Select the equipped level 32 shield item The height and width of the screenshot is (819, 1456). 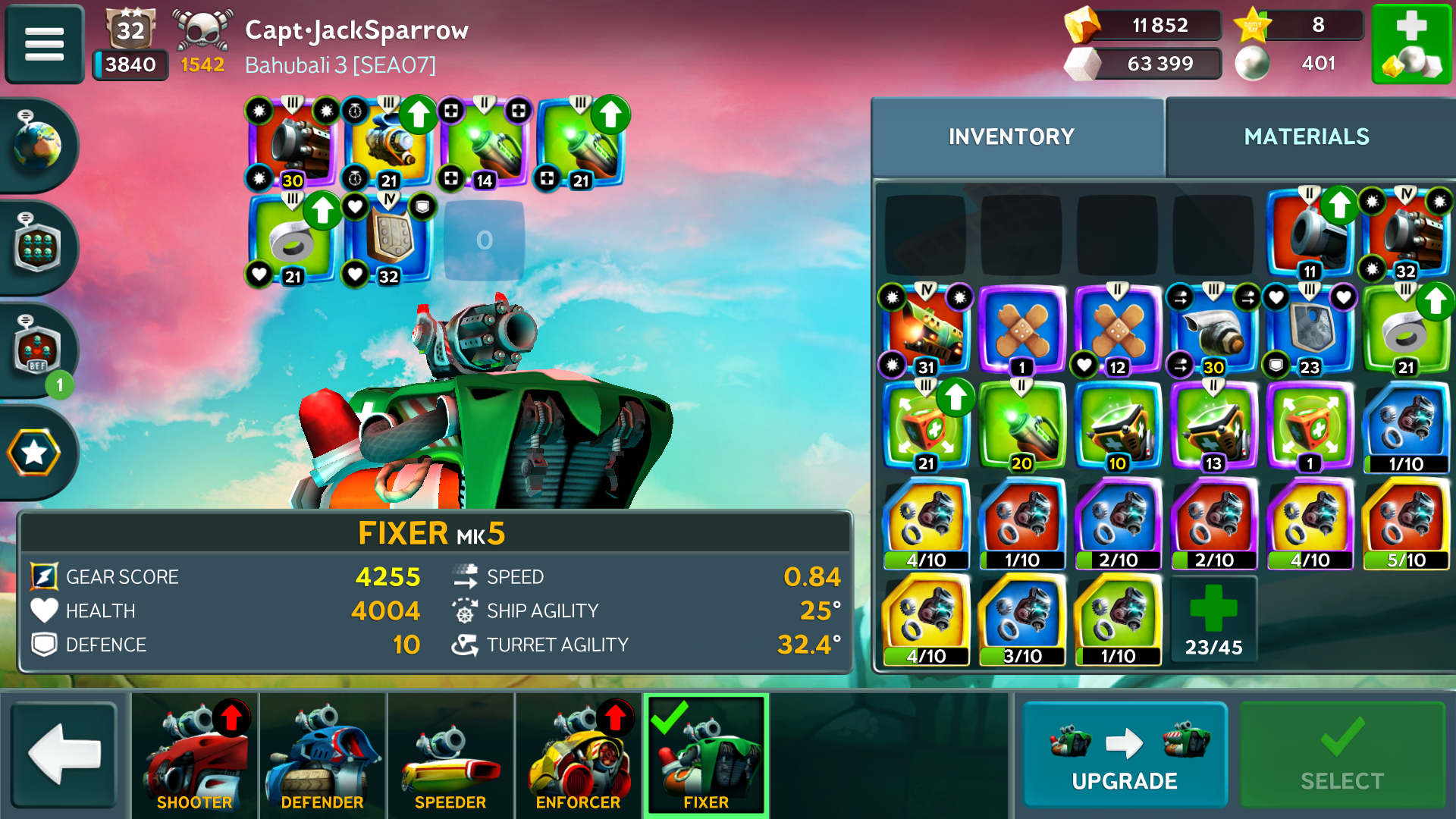389,240
